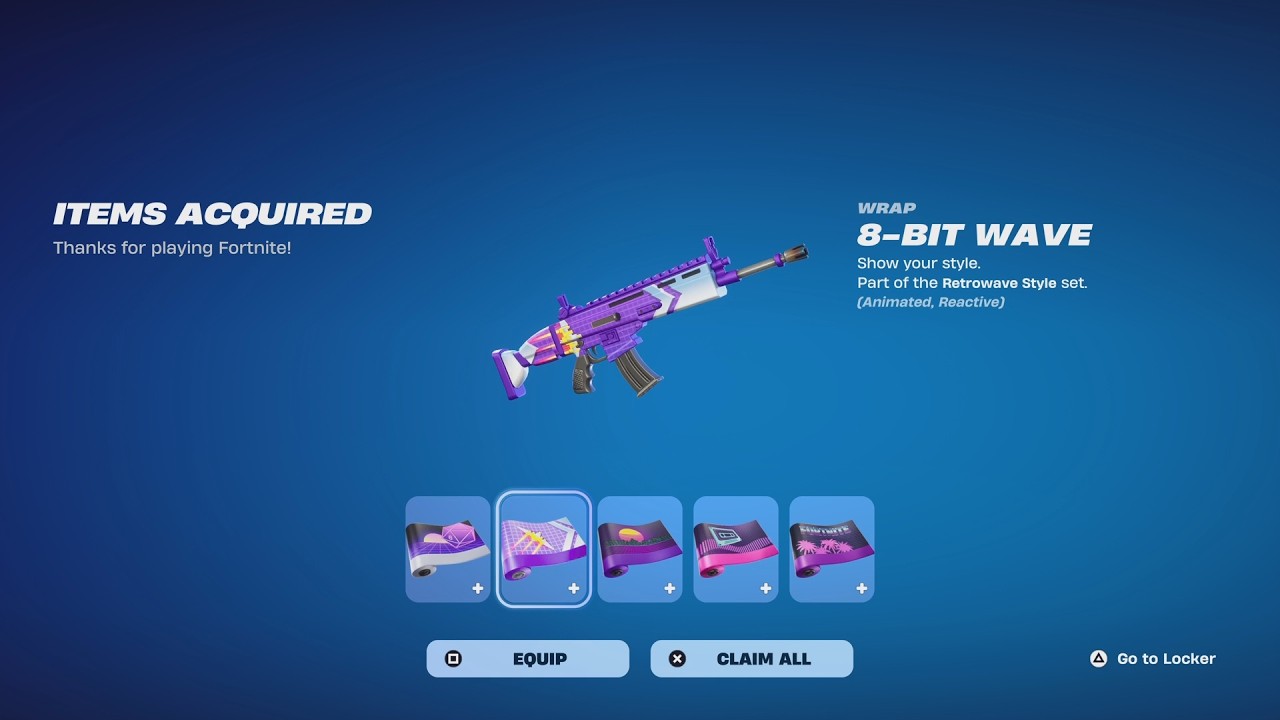Choose the wrap with pink palm trees

832,549
